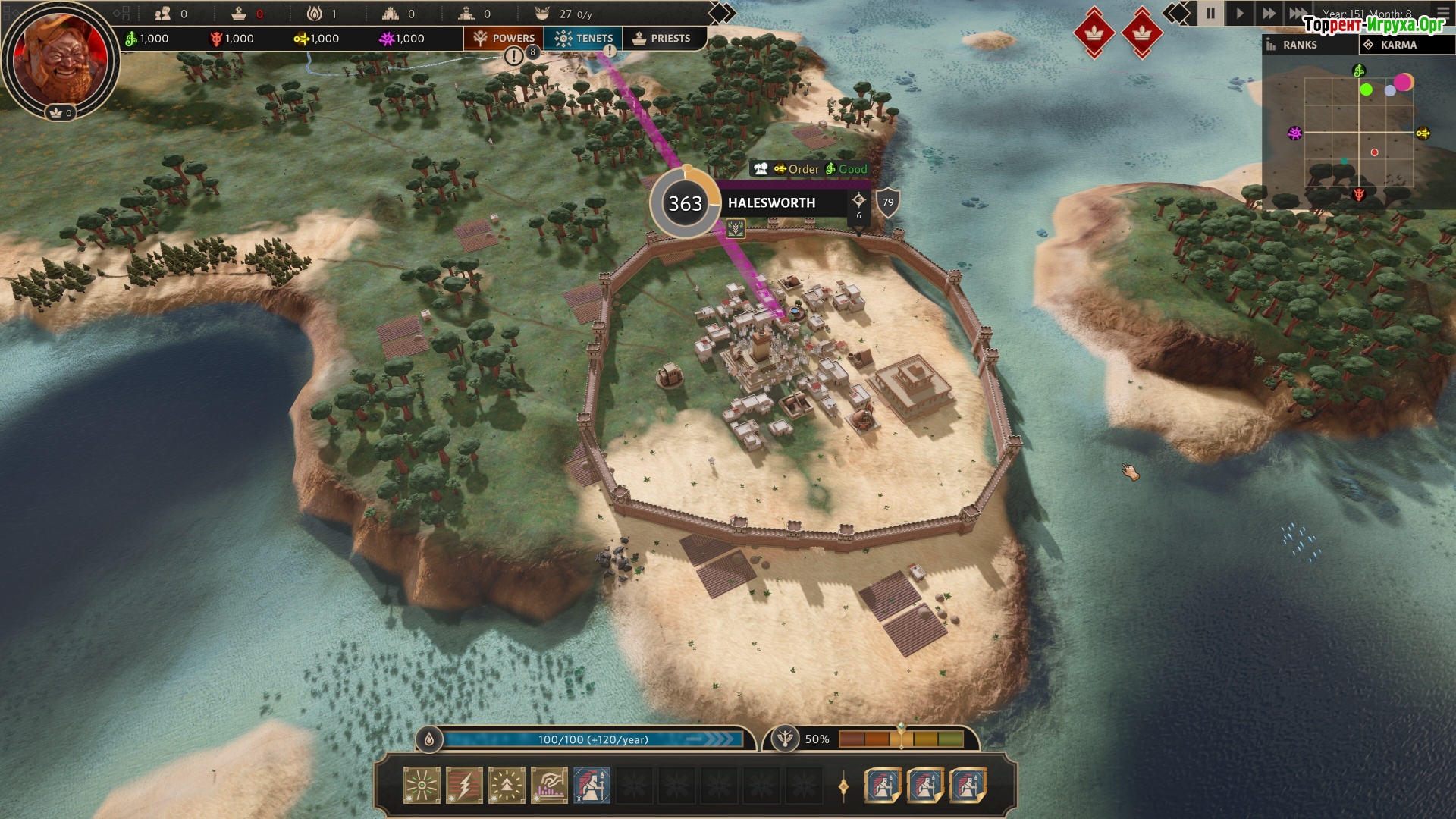
Task: Switch to the Ranks tab
Action: click(x=1309, y=45)
